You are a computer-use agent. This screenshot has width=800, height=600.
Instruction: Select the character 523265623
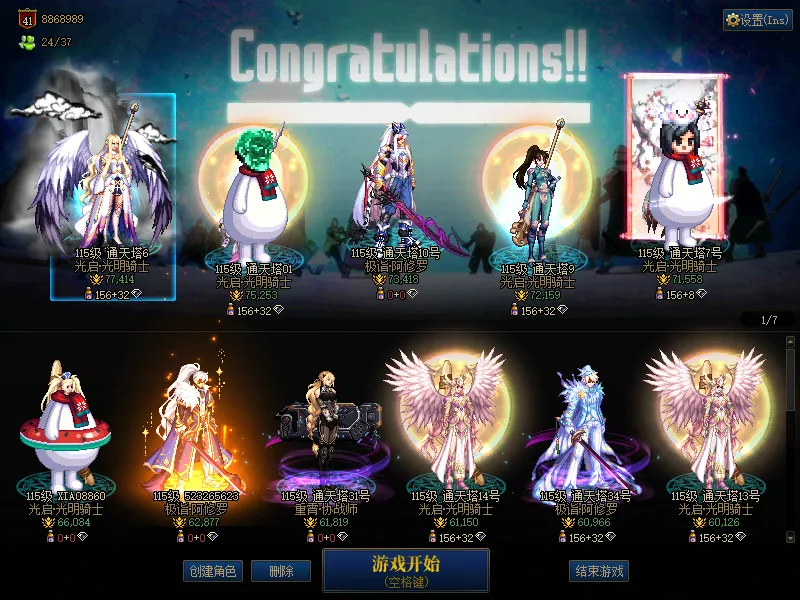click(x=196, y=430)
